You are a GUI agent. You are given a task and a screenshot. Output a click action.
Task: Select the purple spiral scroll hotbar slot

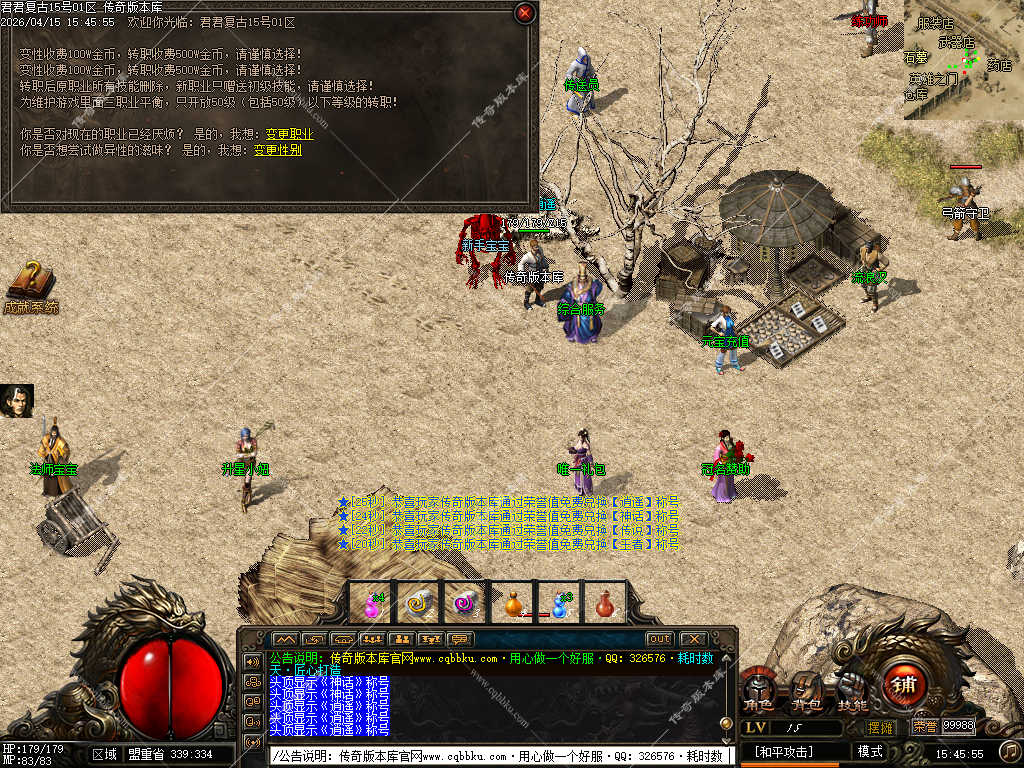coord(464,603)
